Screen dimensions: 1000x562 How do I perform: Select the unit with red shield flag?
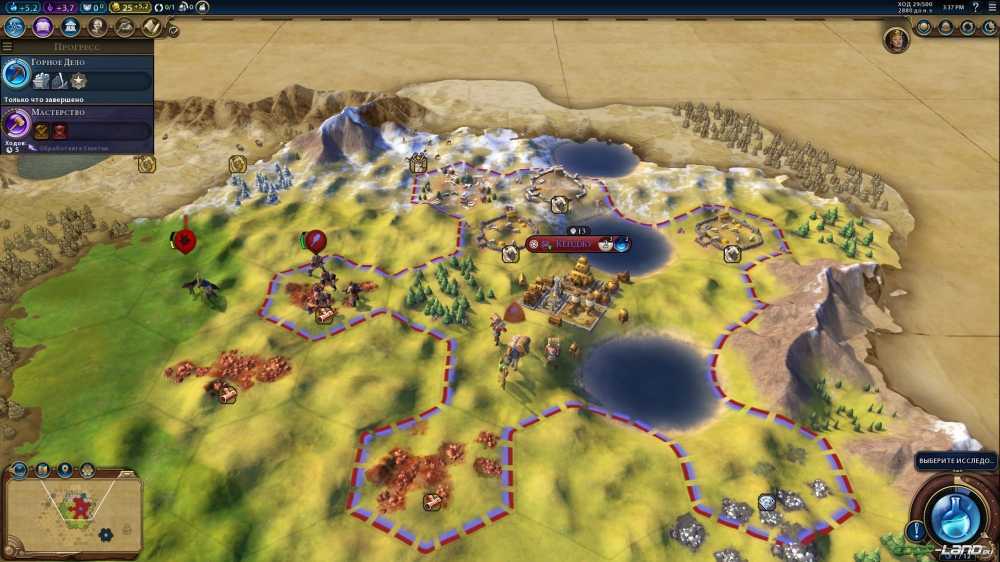point(184,241)
